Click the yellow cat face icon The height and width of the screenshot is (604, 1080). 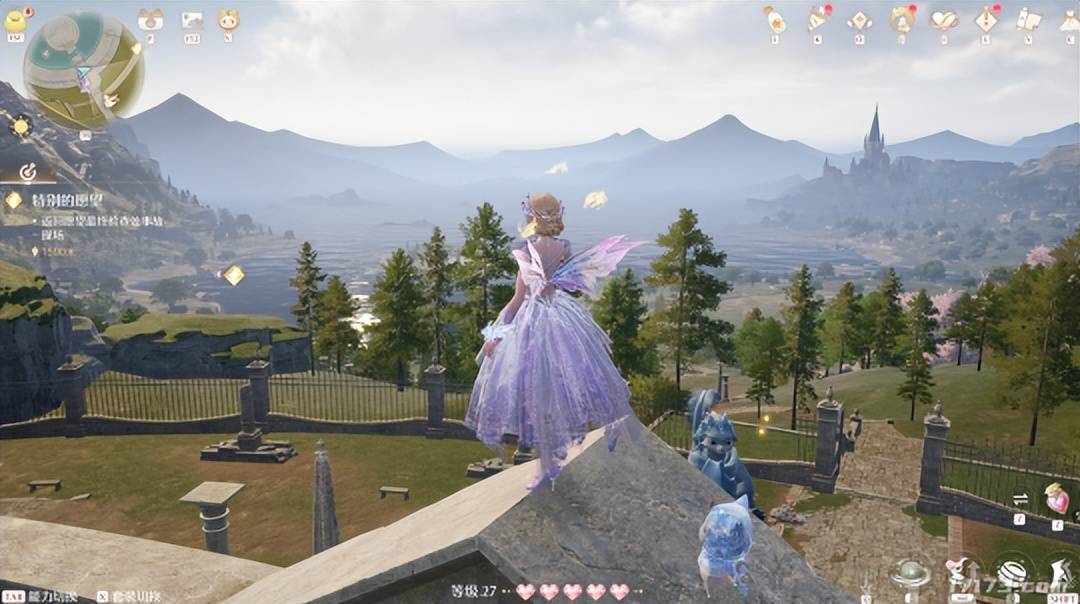click(228, 19)
